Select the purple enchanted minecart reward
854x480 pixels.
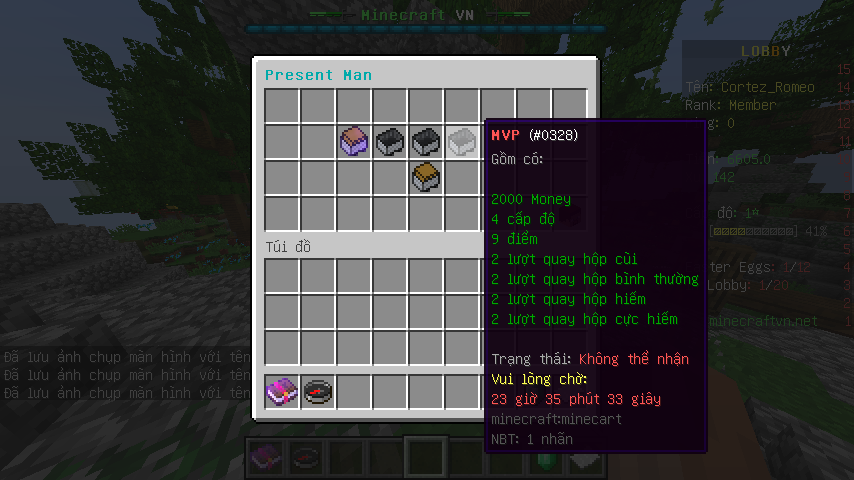click(x=355, y=141)
